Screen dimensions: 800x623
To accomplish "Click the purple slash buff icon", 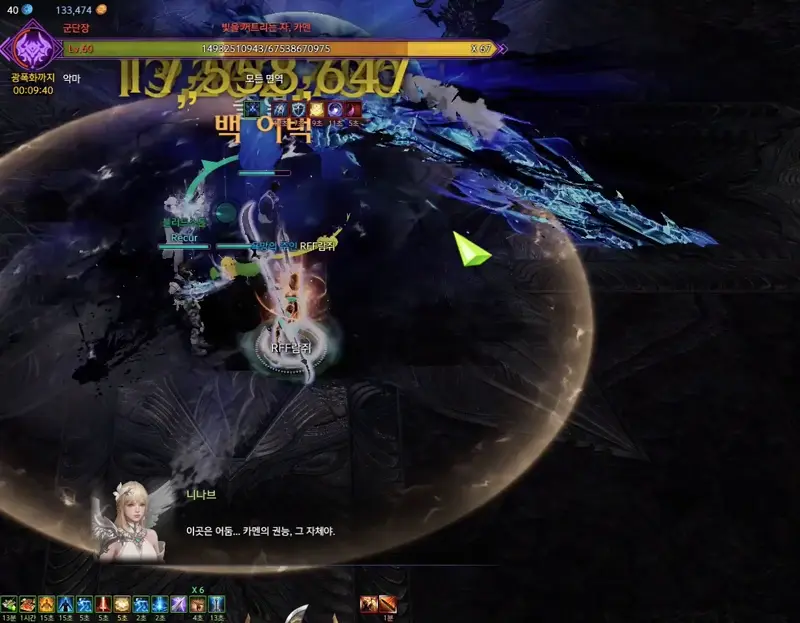I will [x=179, y=604].
